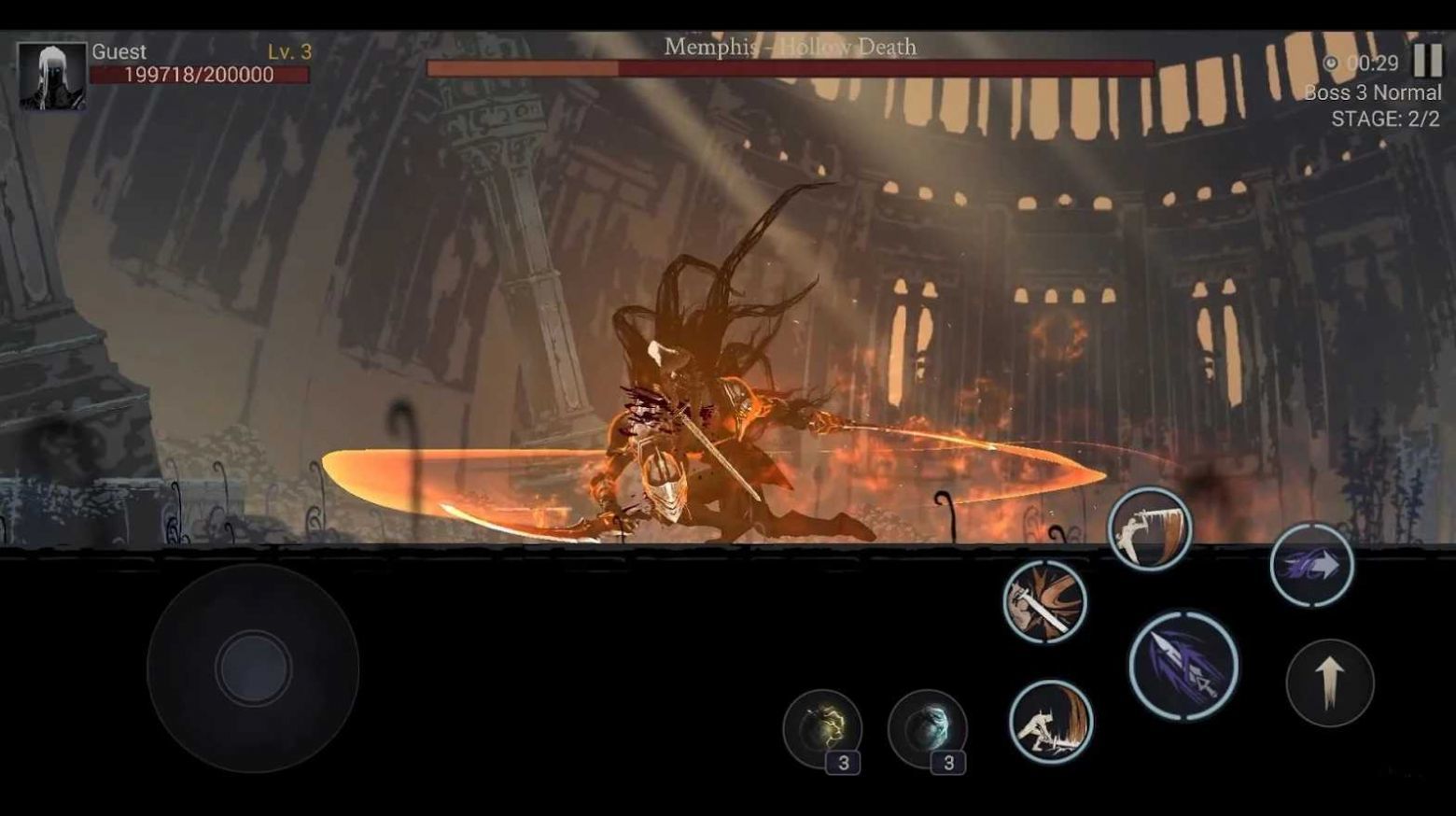The height and width of the screenshot is (816, 1456).
Task: Tap the clock timer icon
Action: 1332,64
